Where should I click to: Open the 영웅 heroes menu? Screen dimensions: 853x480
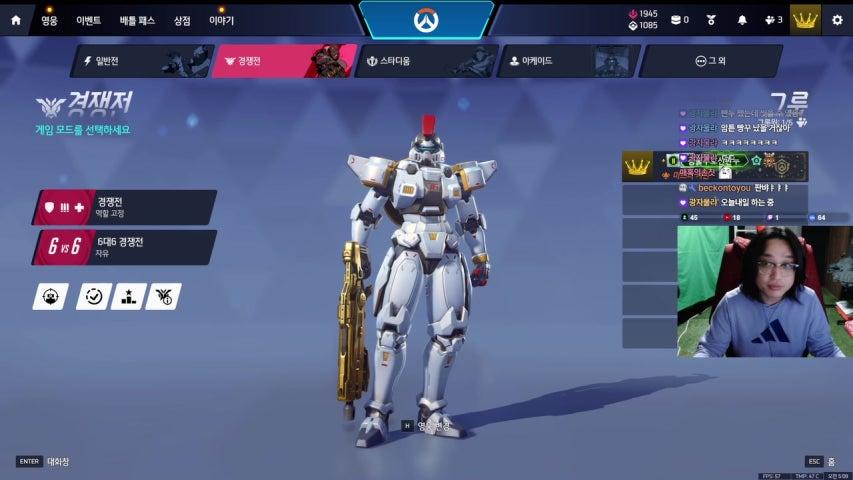pos(49,20)
